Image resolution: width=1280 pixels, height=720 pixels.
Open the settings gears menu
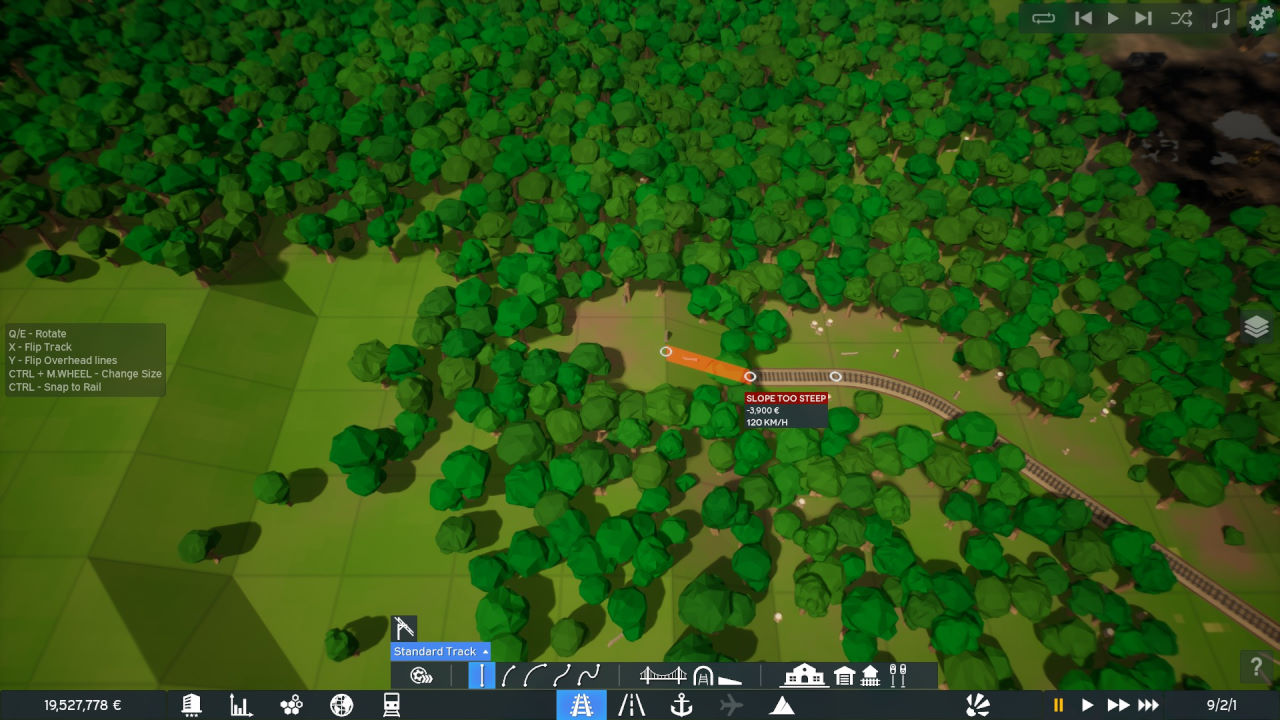[x=1262, y=19]
